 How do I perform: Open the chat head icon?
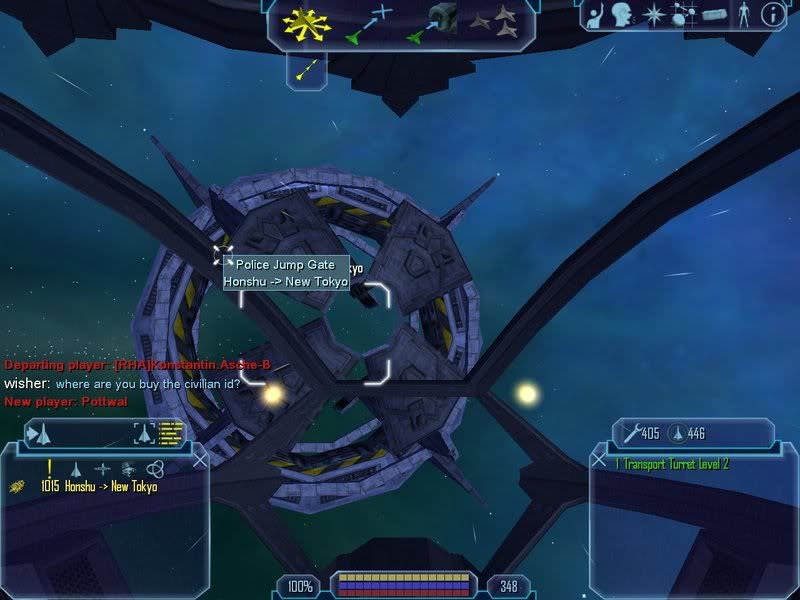(x=625, y=15)
